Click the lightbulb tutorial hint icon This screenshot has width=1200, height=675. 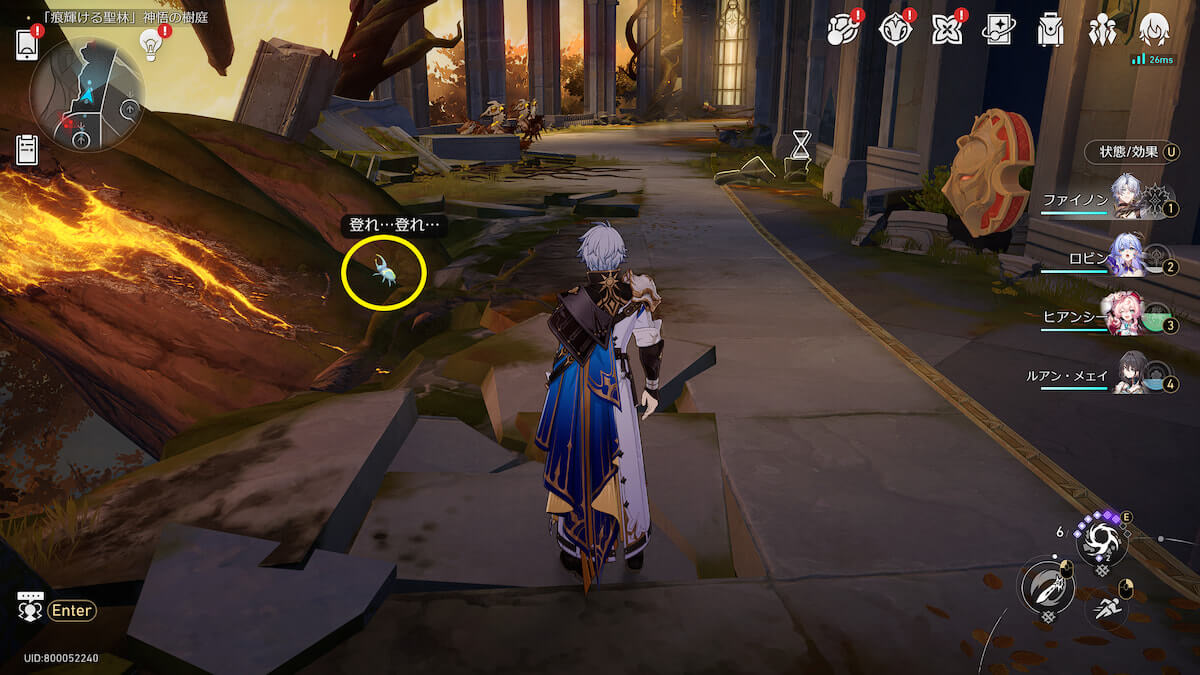point(150,44)
